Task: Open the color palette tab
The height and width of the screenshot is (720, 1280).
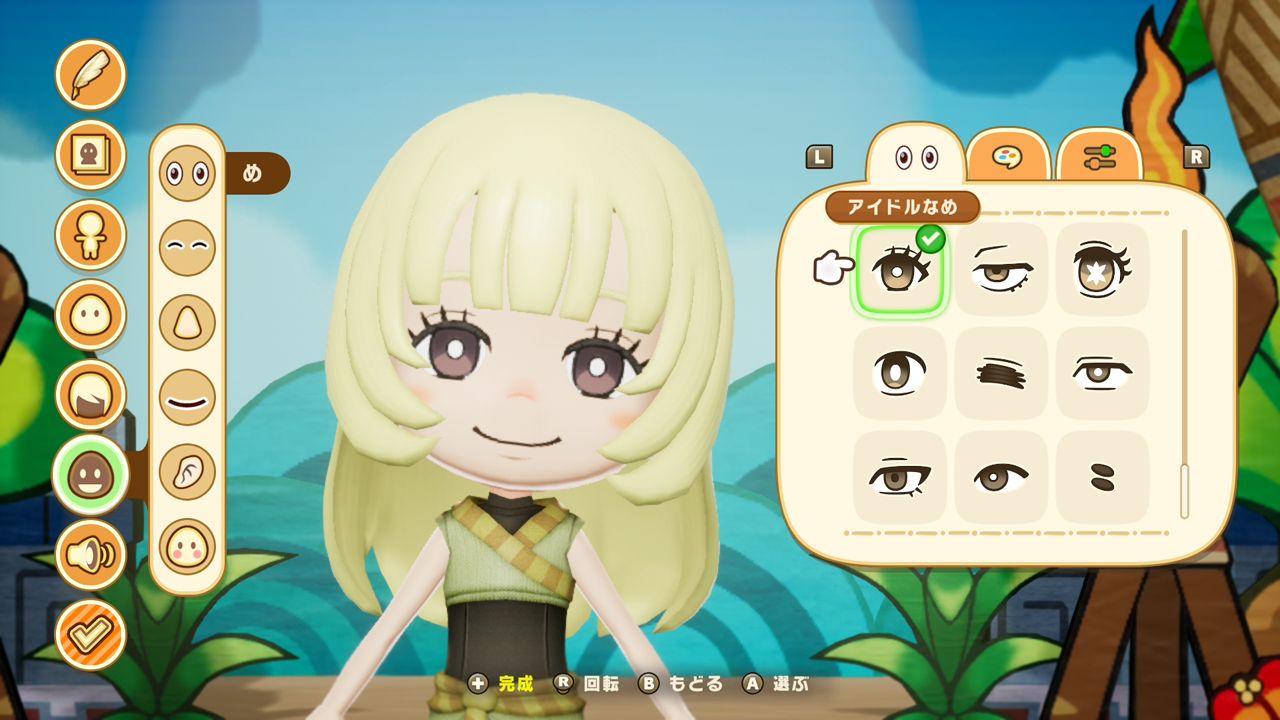Action: (x=1008, y=153)
